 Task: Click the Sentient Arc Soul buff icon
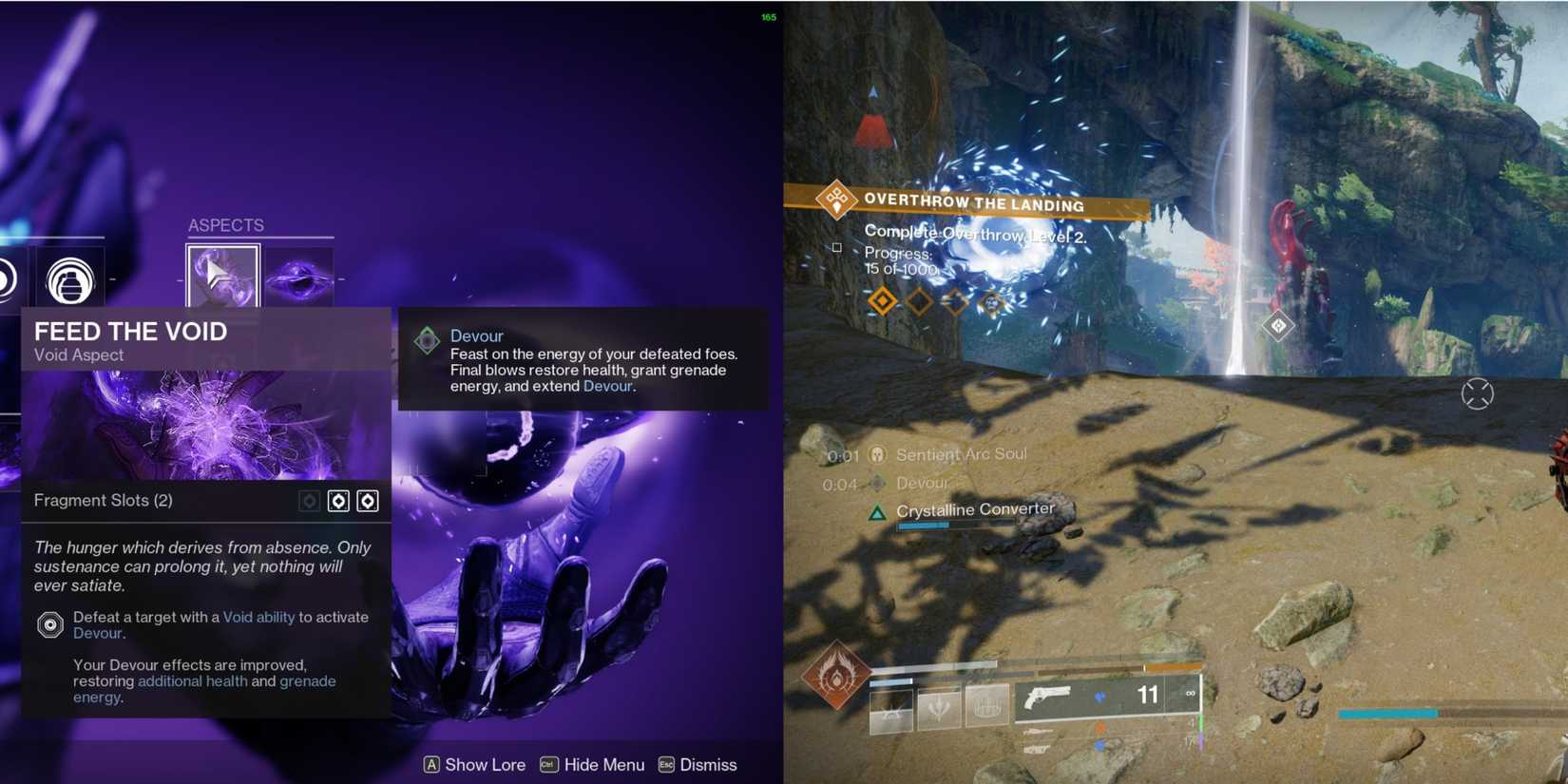pyautogui.click(x=876, y=454)
